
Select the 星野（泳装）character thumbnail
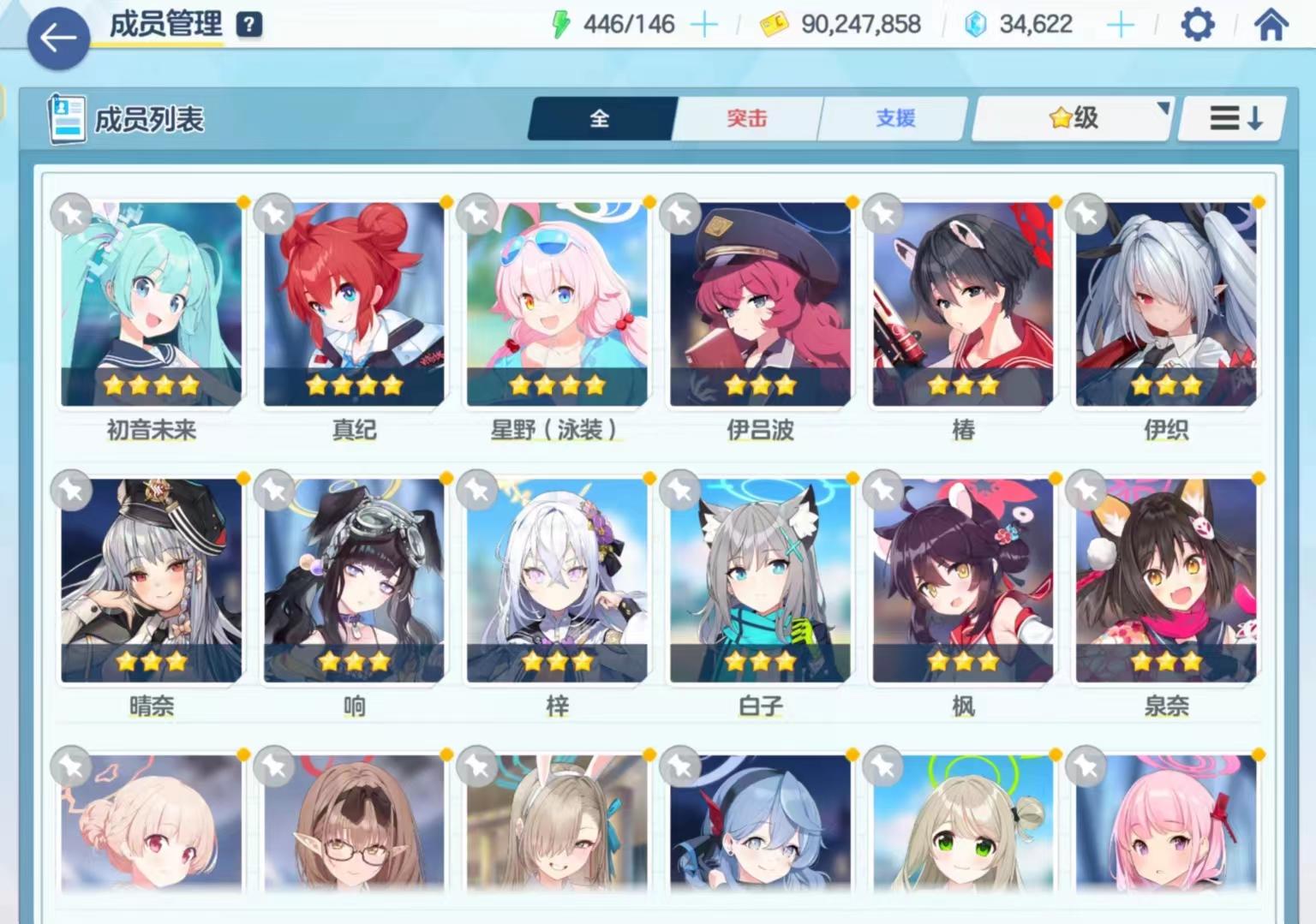[x=555, y=300]
